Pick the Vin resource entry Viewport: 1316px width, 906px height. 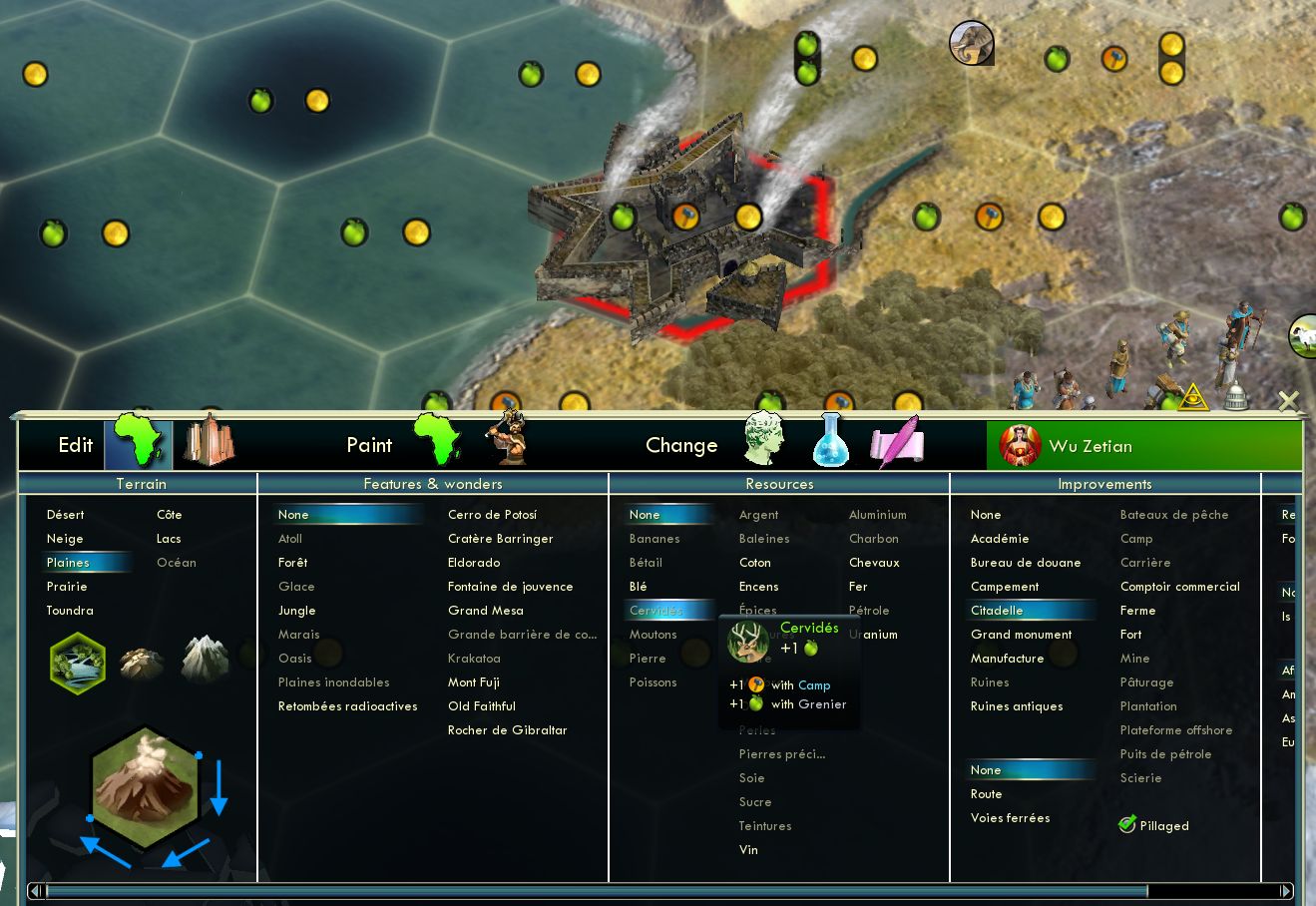(x=748, y=850)
